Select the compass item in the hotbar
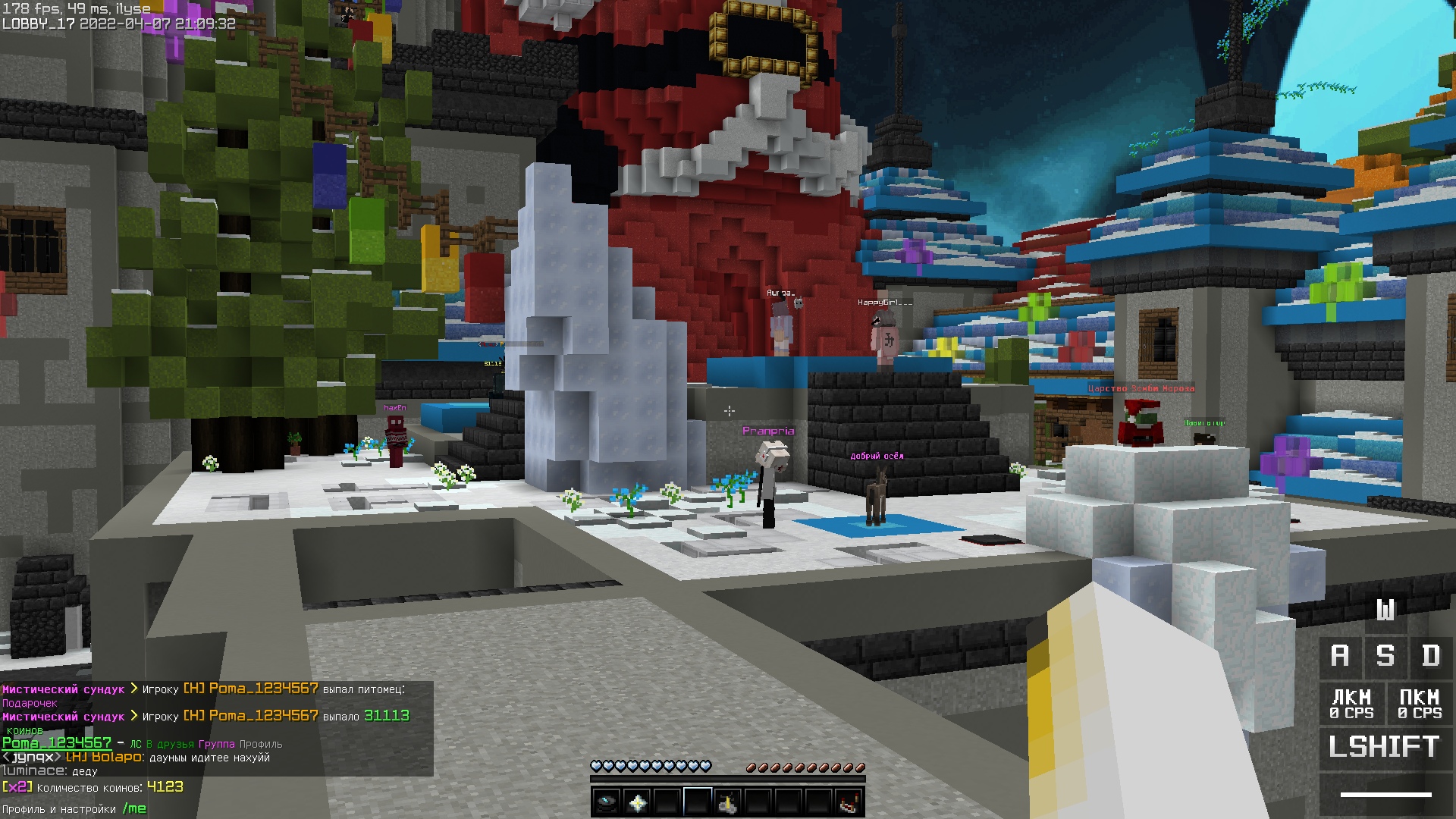Viewport: 1456px width, 819px height. pos(606,802)
